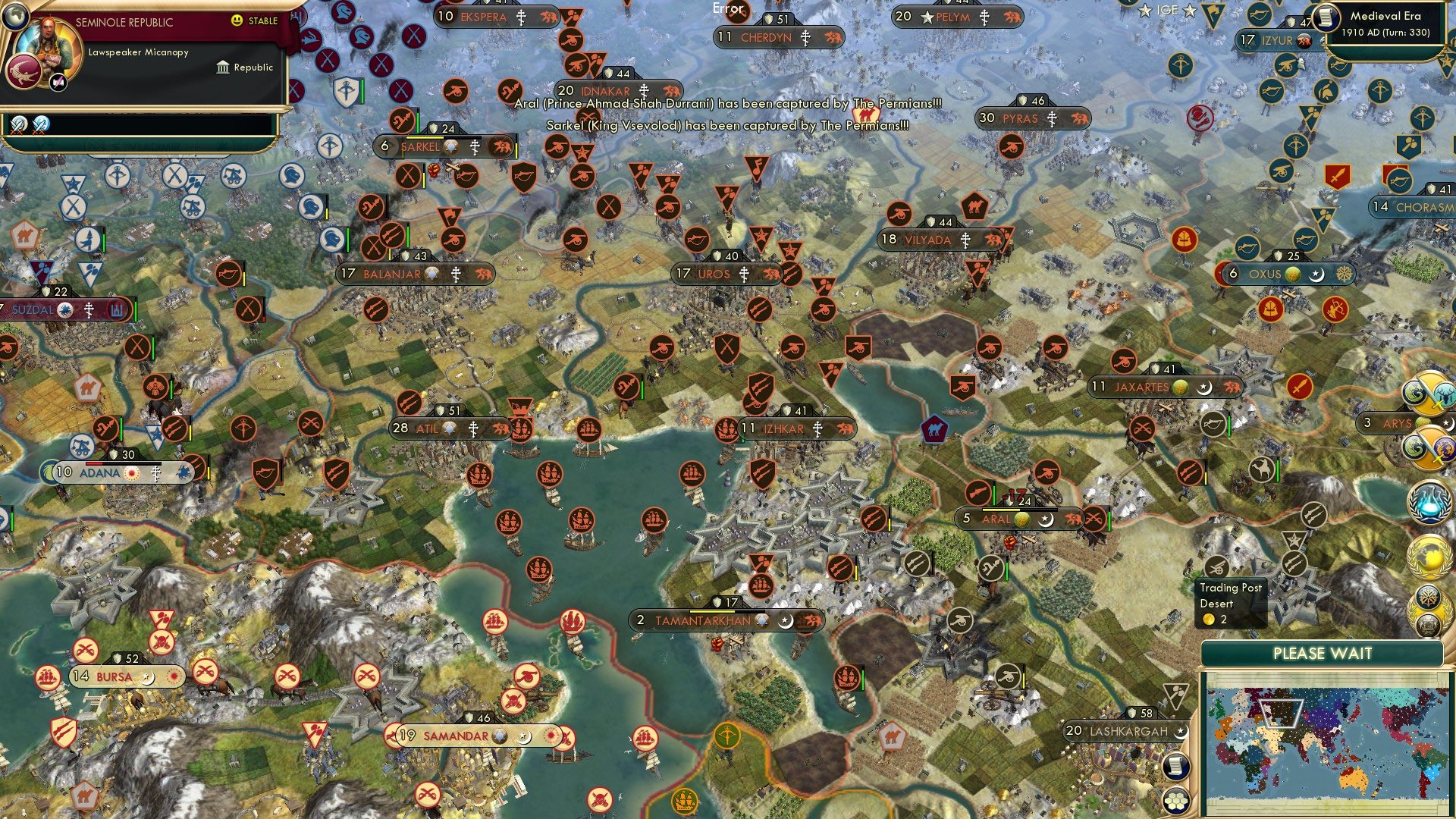The height and width of the screenshot is (819, 1456).
Task: Click the Republic government icon
Action: (x=223, y=67)
